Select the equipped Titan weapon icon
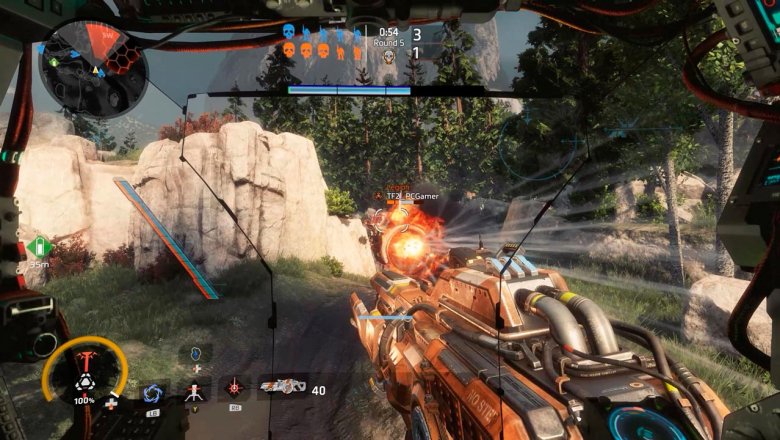Screen dimensions: 780x440 click(x=282, y=387)
